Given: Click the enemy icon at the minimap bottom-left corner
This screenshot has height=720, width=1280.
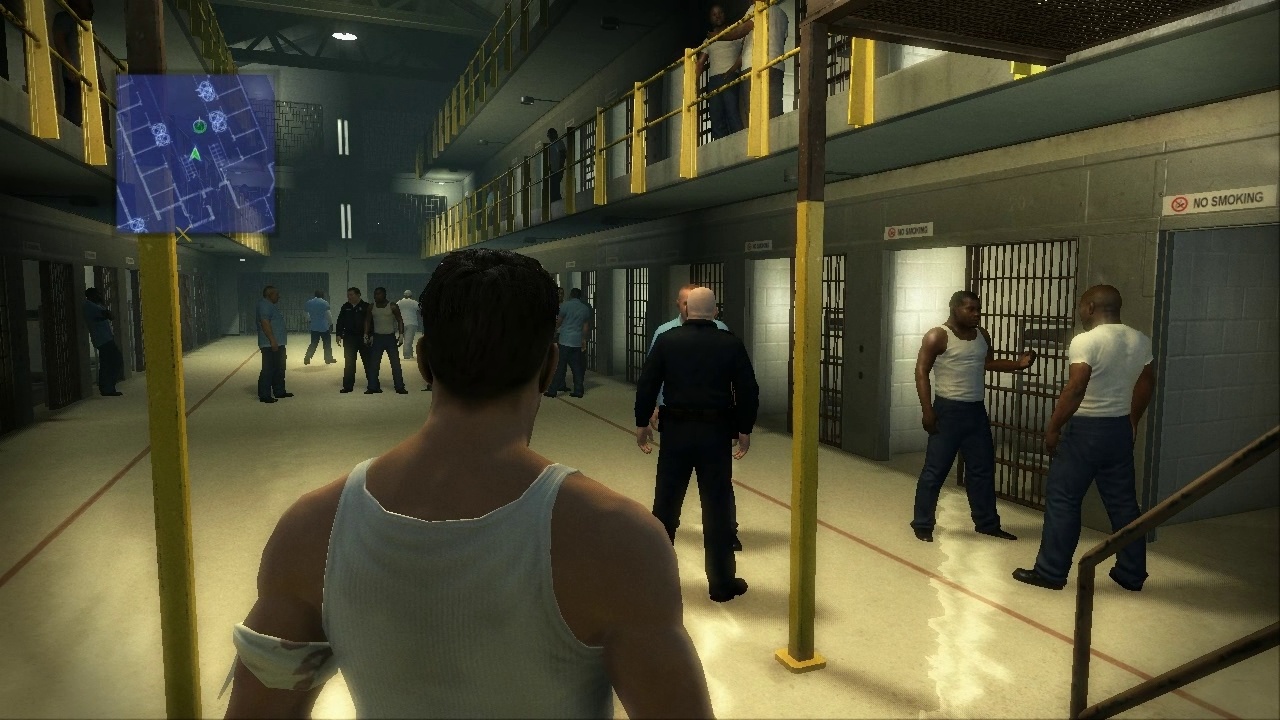Looking at the screenshot, I should point(136,225).
